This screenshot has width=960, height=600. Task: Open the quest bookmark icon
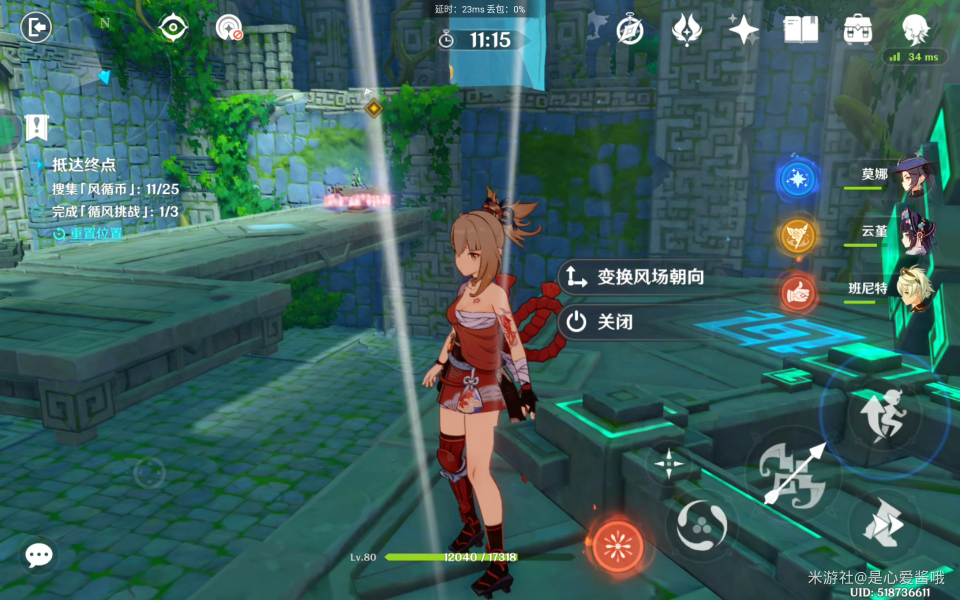(x=37, y=127)
